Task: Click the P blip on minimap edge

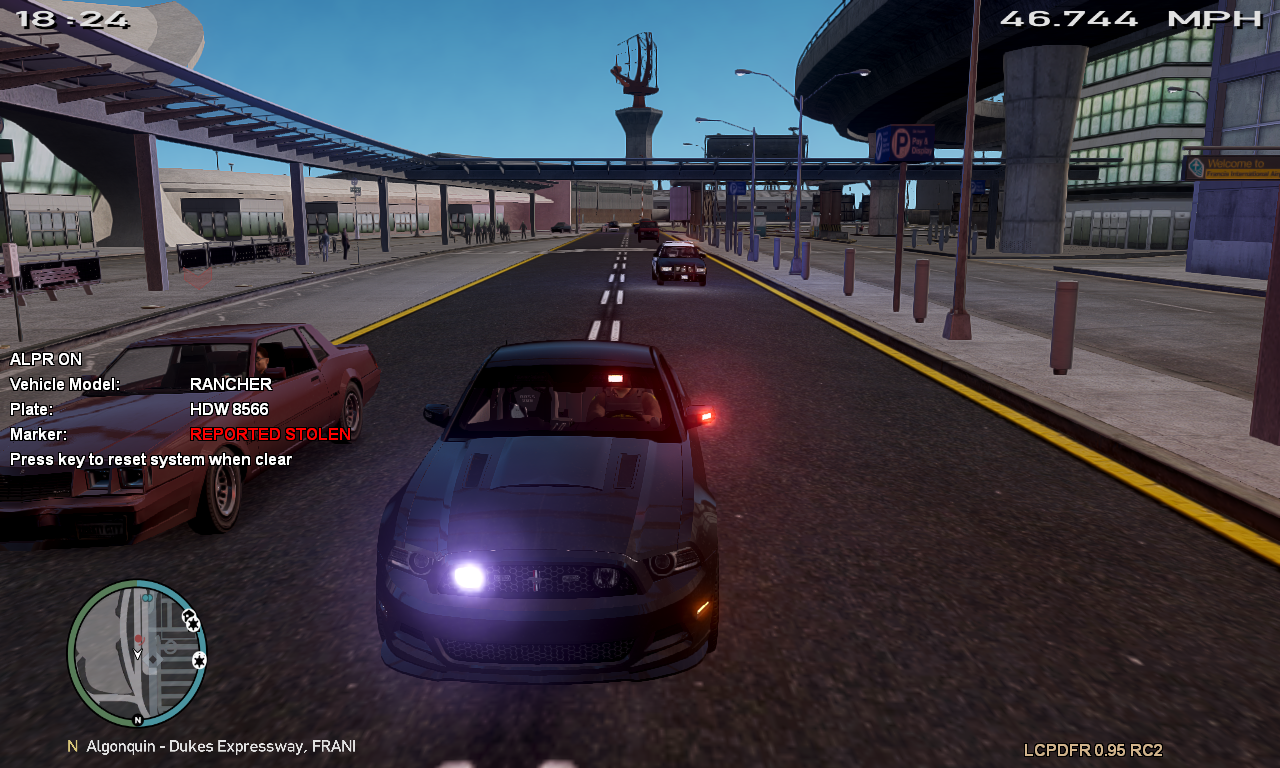Action: (188, 615)
